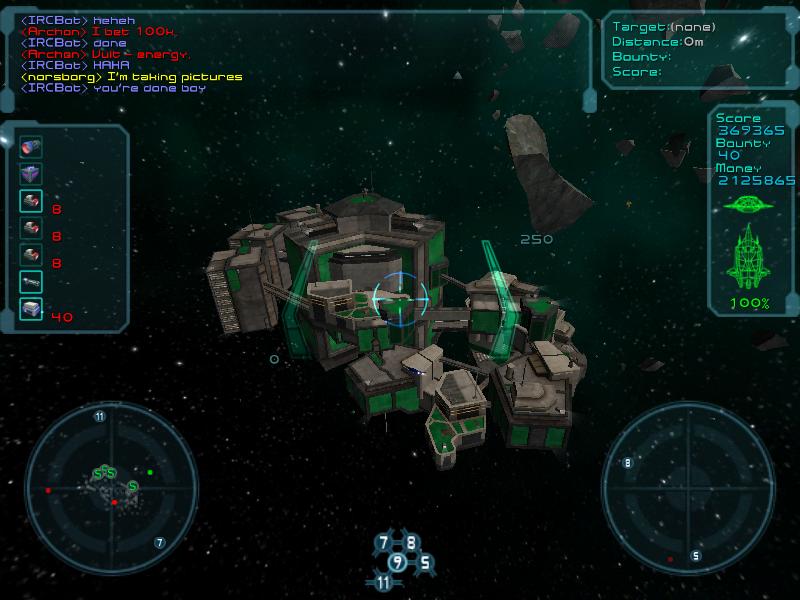The height and width of the screenshot is (600, 800).
Task: Choose the purple cube equipment slot
Action: click(x=30, y=175)
